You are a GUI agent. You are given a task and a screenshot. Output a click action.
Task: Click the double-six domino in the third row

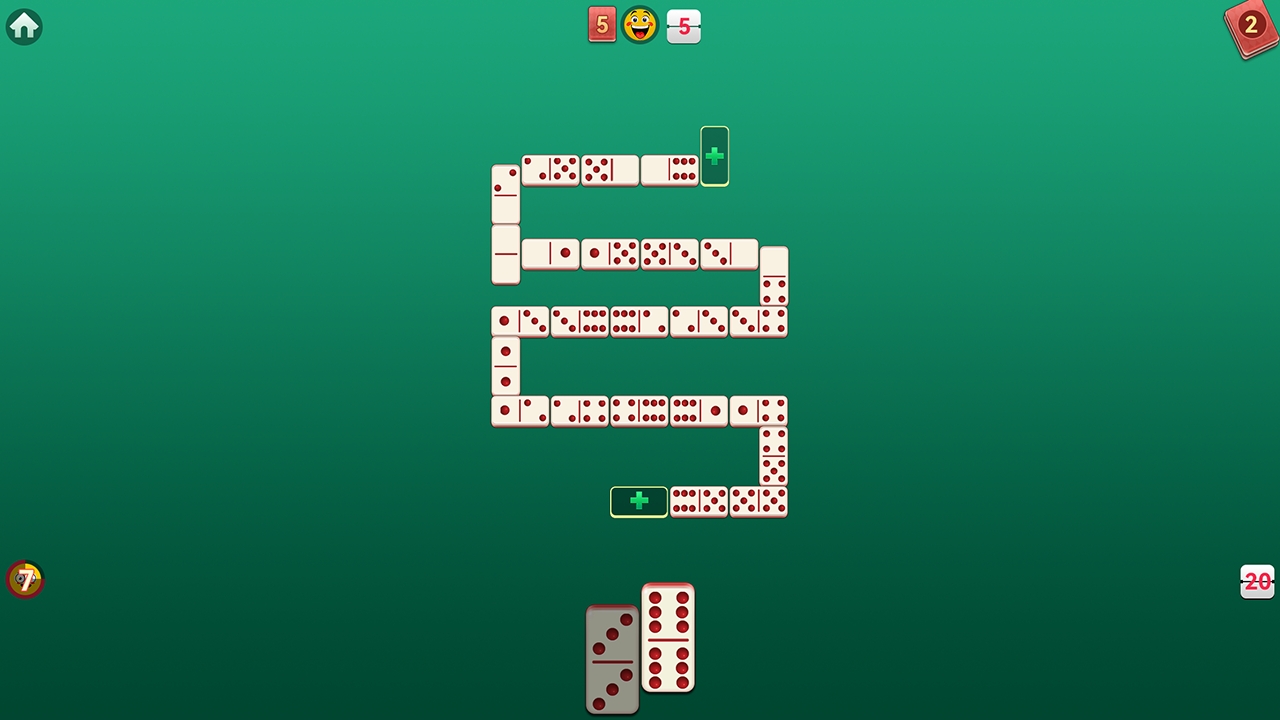pyautogui.click(x=639, y=321)
